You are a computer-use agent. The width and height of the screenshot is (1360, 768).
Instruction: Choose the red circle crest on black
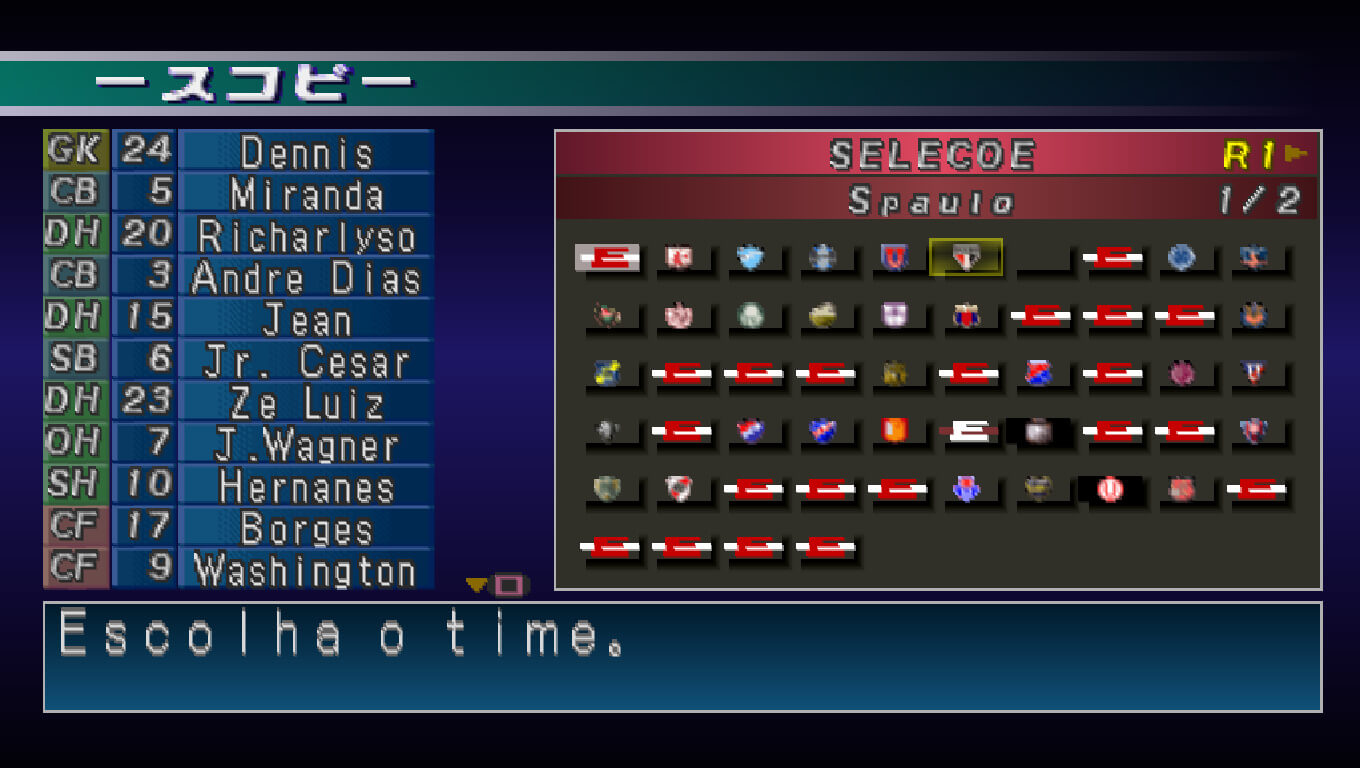click(x=1109, y=489)
